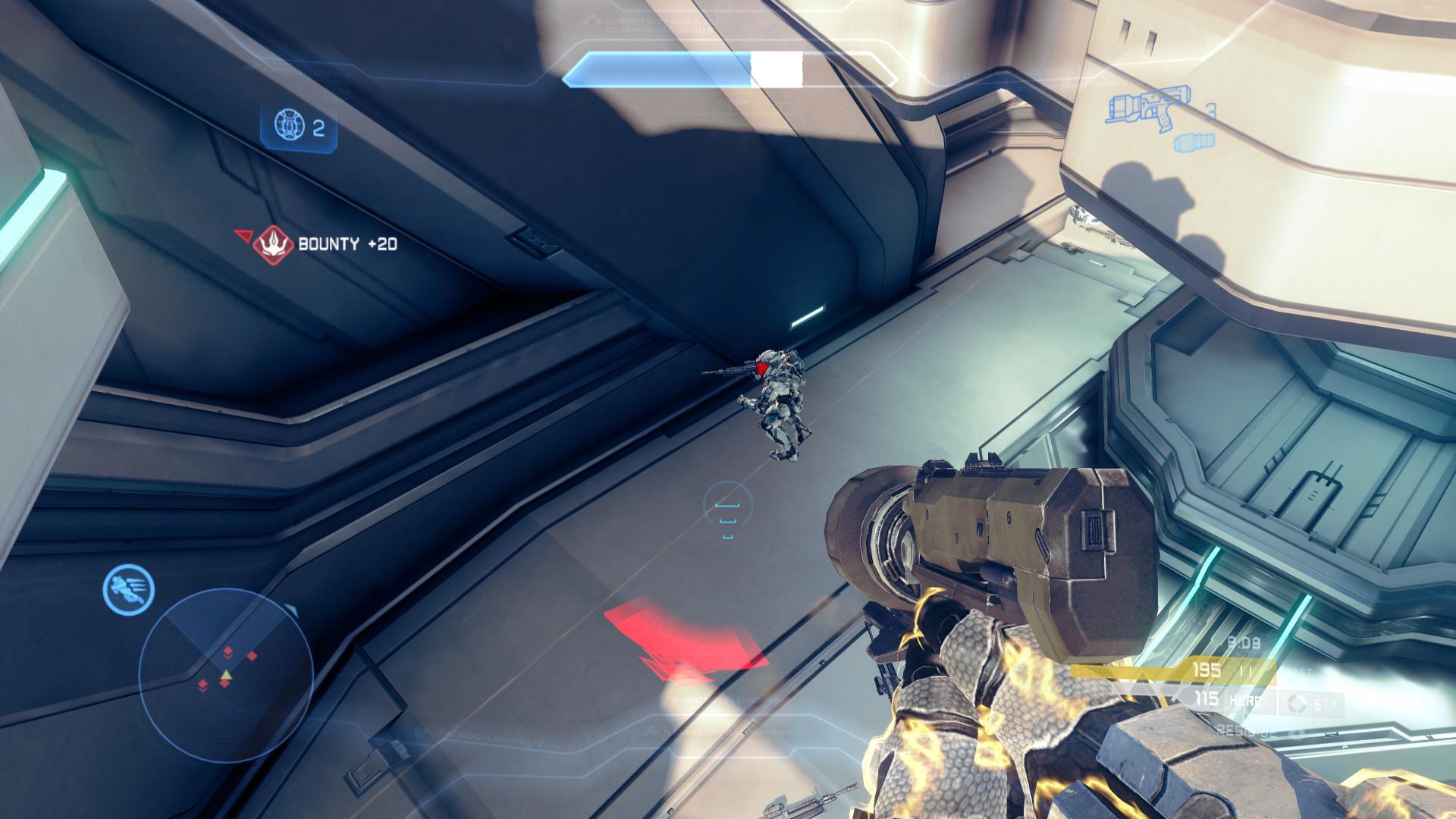Activate the thruster pack armor ability icon

click(x=129, y=589)
